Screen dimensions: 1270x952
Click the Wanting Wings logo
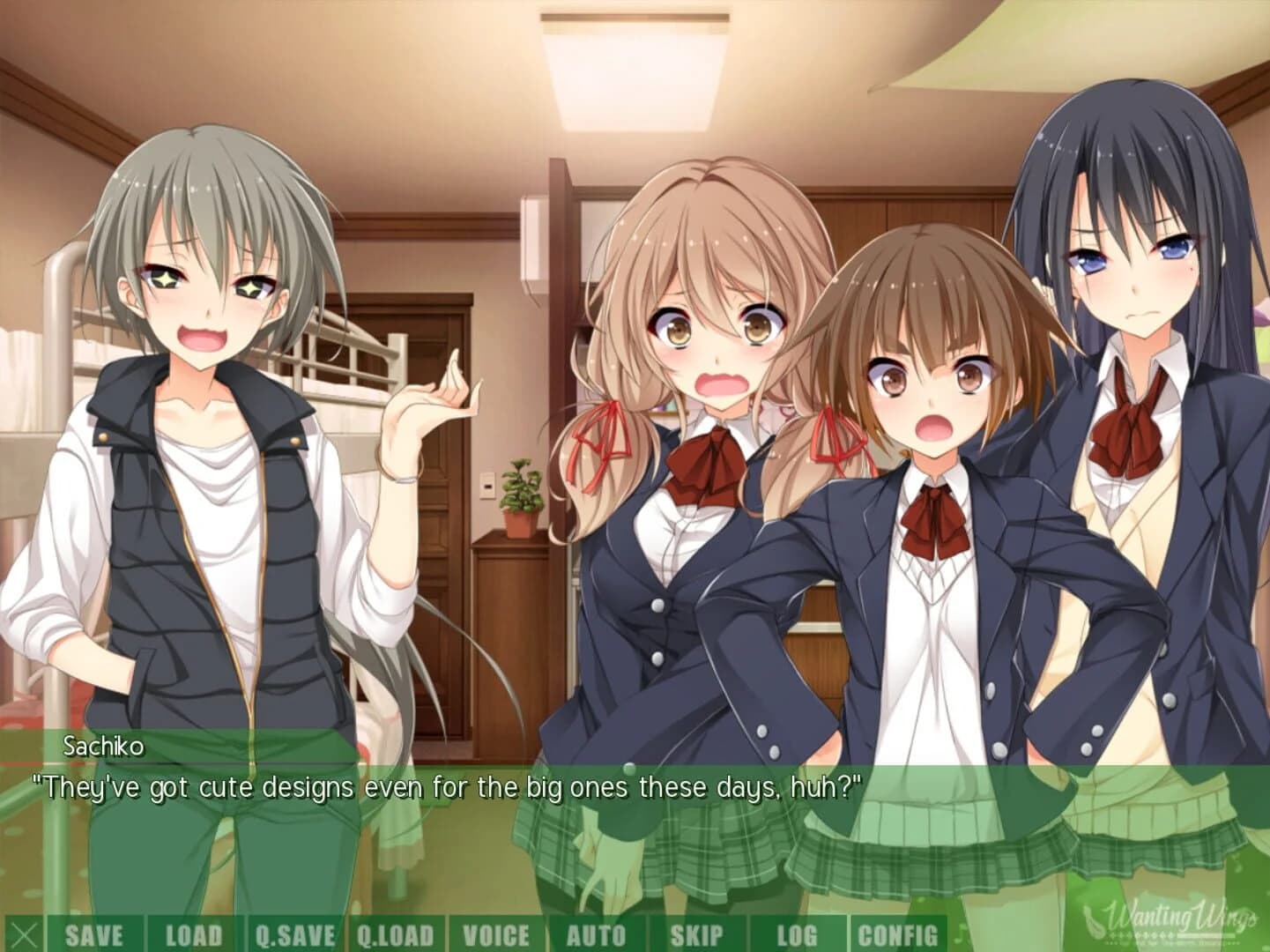tap(1172, 921)
